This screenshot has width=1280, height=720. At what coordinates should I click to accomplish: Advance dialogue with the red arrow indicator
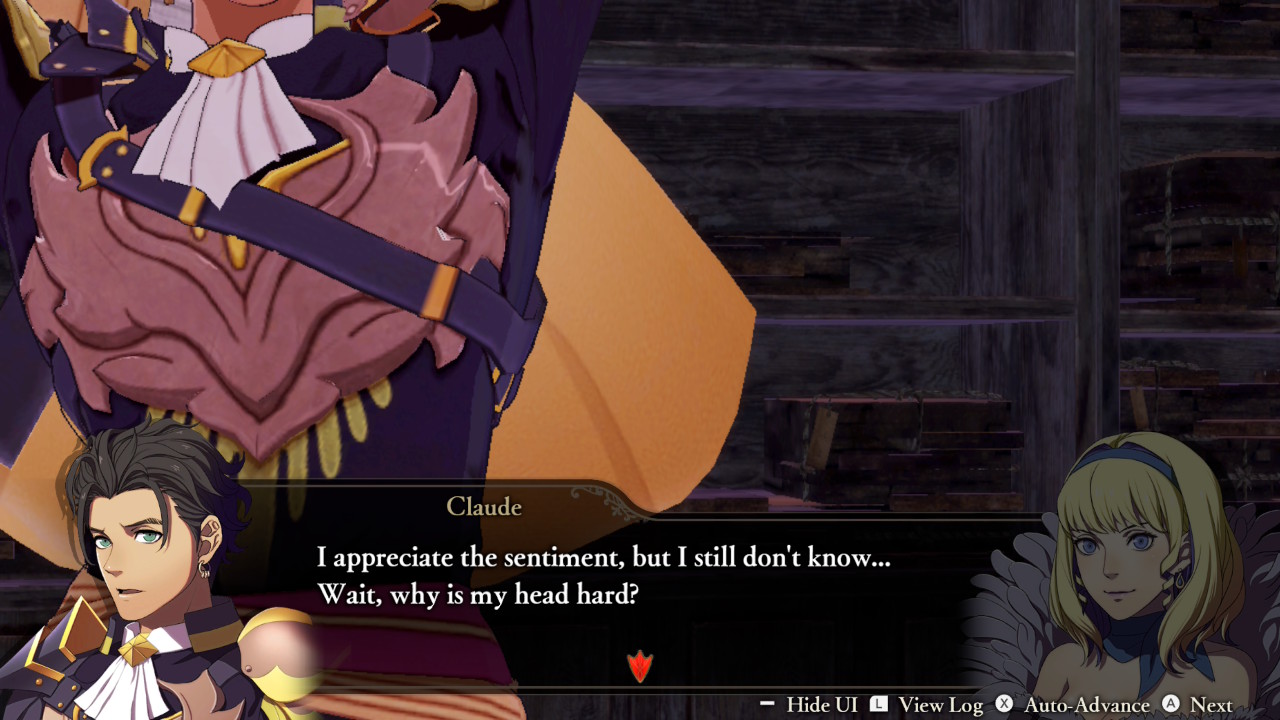click(x=639, y=665)
